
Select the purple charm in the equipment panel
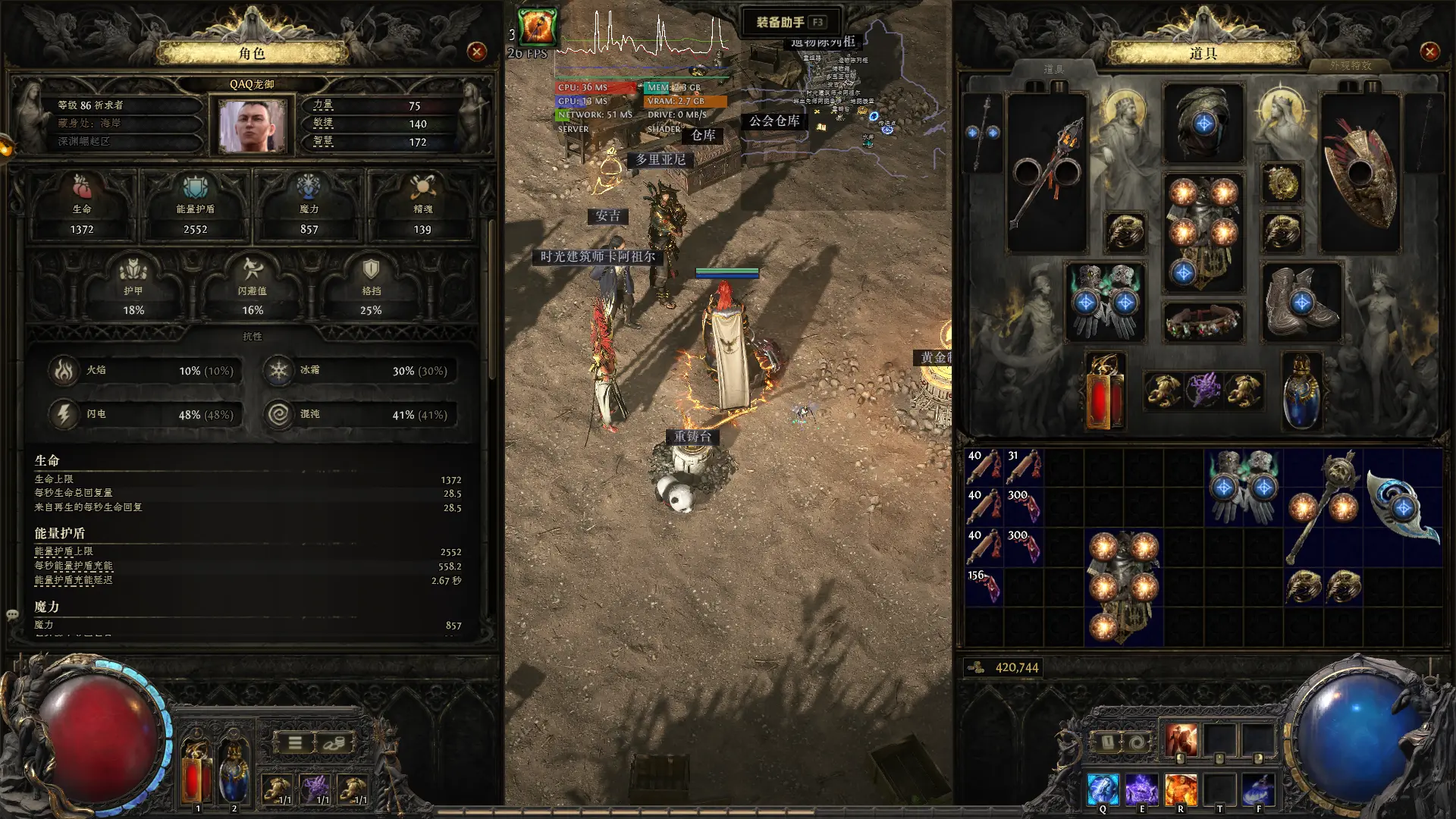1203,390
